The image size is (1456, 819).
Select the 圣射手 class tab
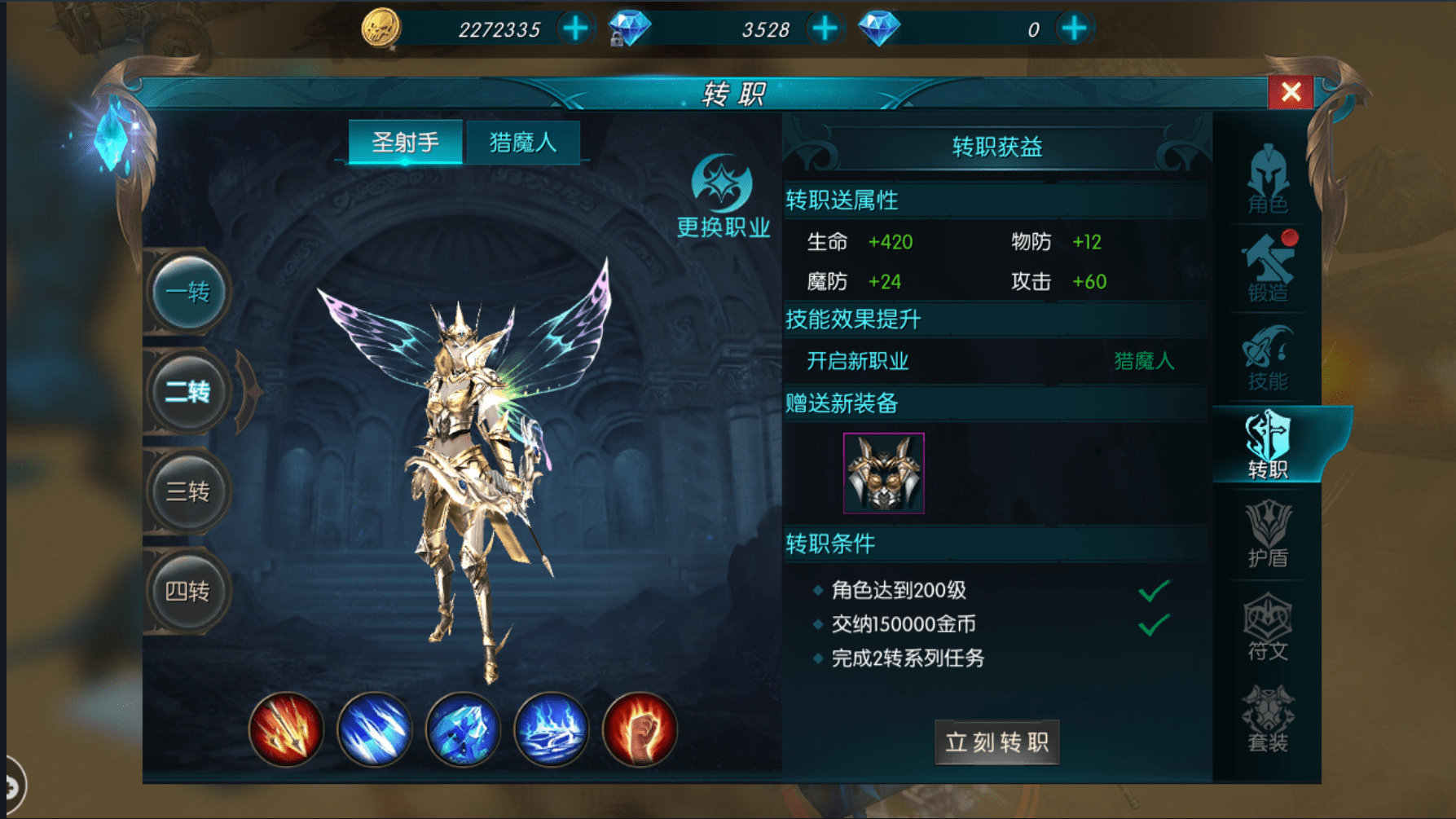pos(405,141)
